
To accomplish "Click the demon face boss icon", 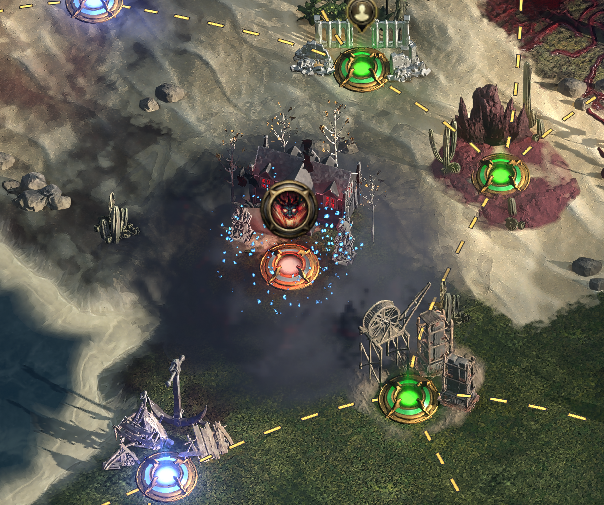I will tap(289, 208).
